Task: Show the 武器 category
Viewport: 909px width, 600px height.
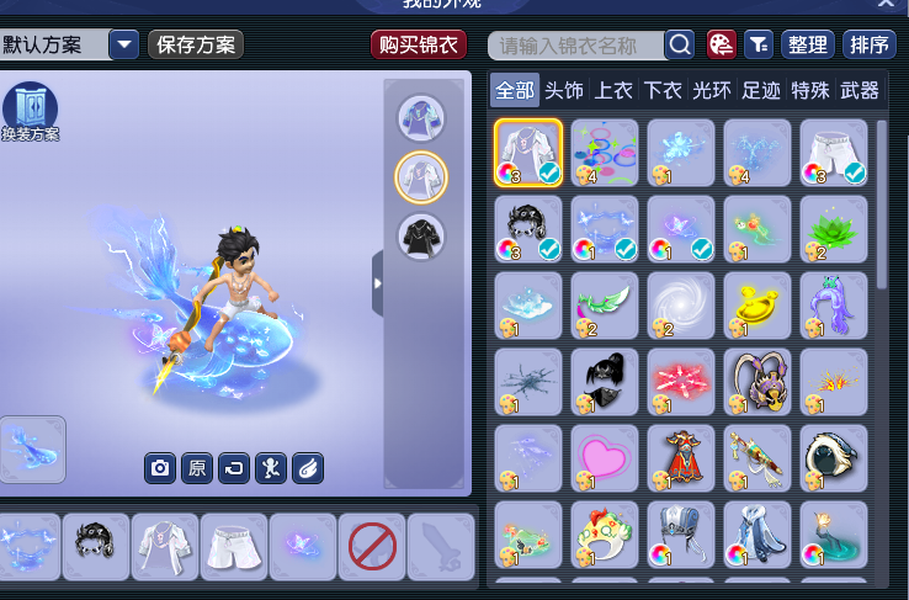Action: pyautogui.click(x=859, y=91)
